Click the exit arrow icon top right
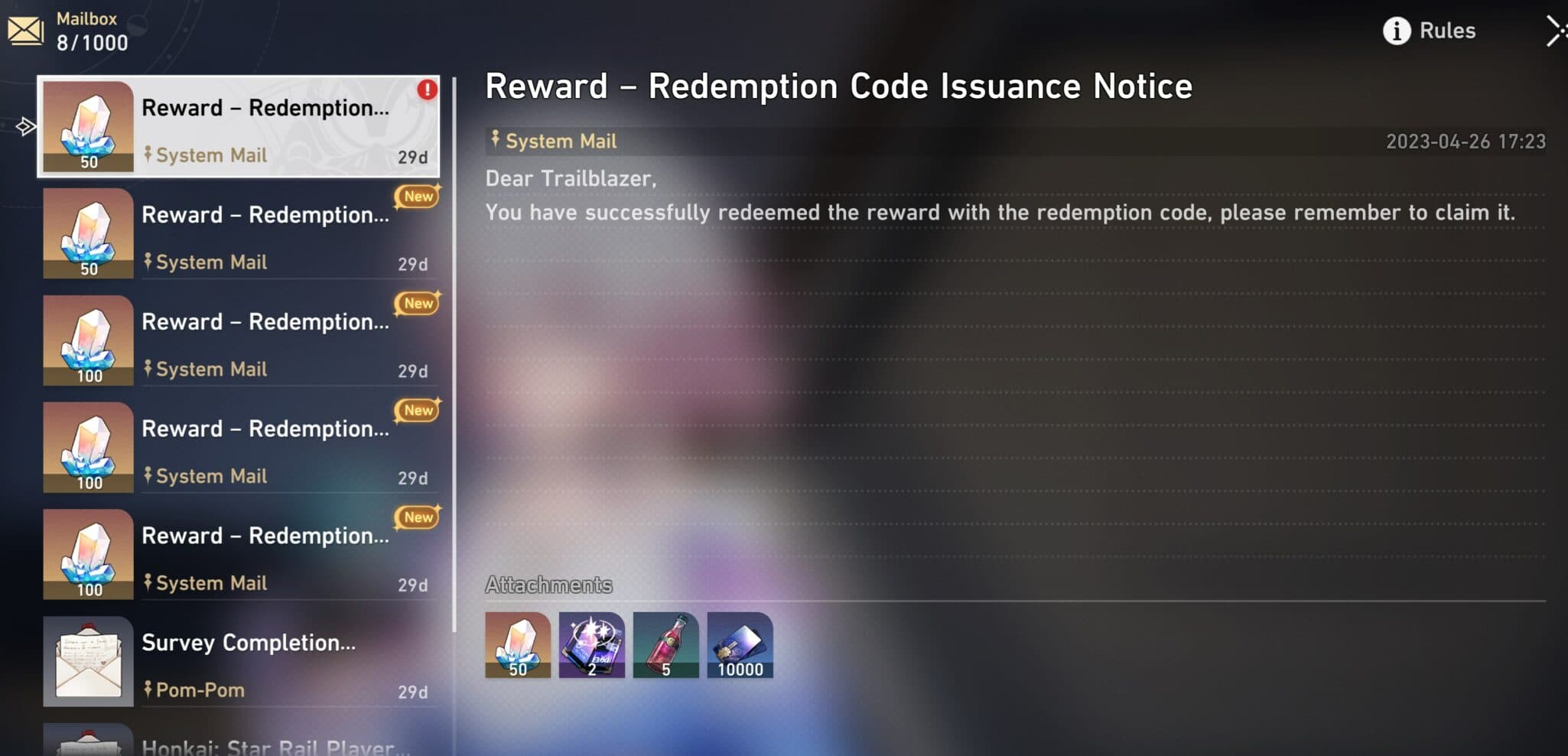The width and height of the screenshot is (1568, 756). point(1557,31)
